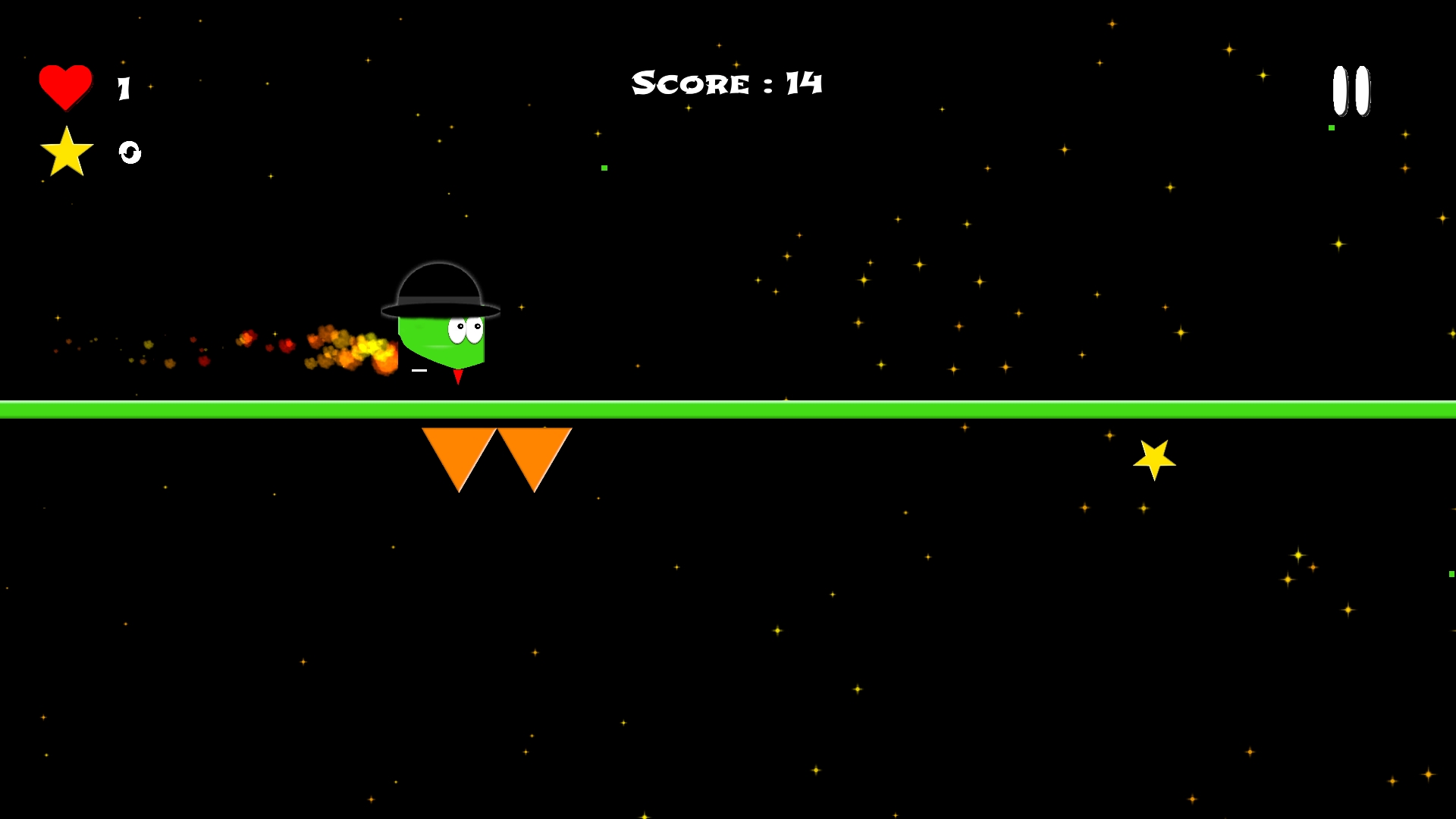Click the red heart life icon

pos(65,85)
